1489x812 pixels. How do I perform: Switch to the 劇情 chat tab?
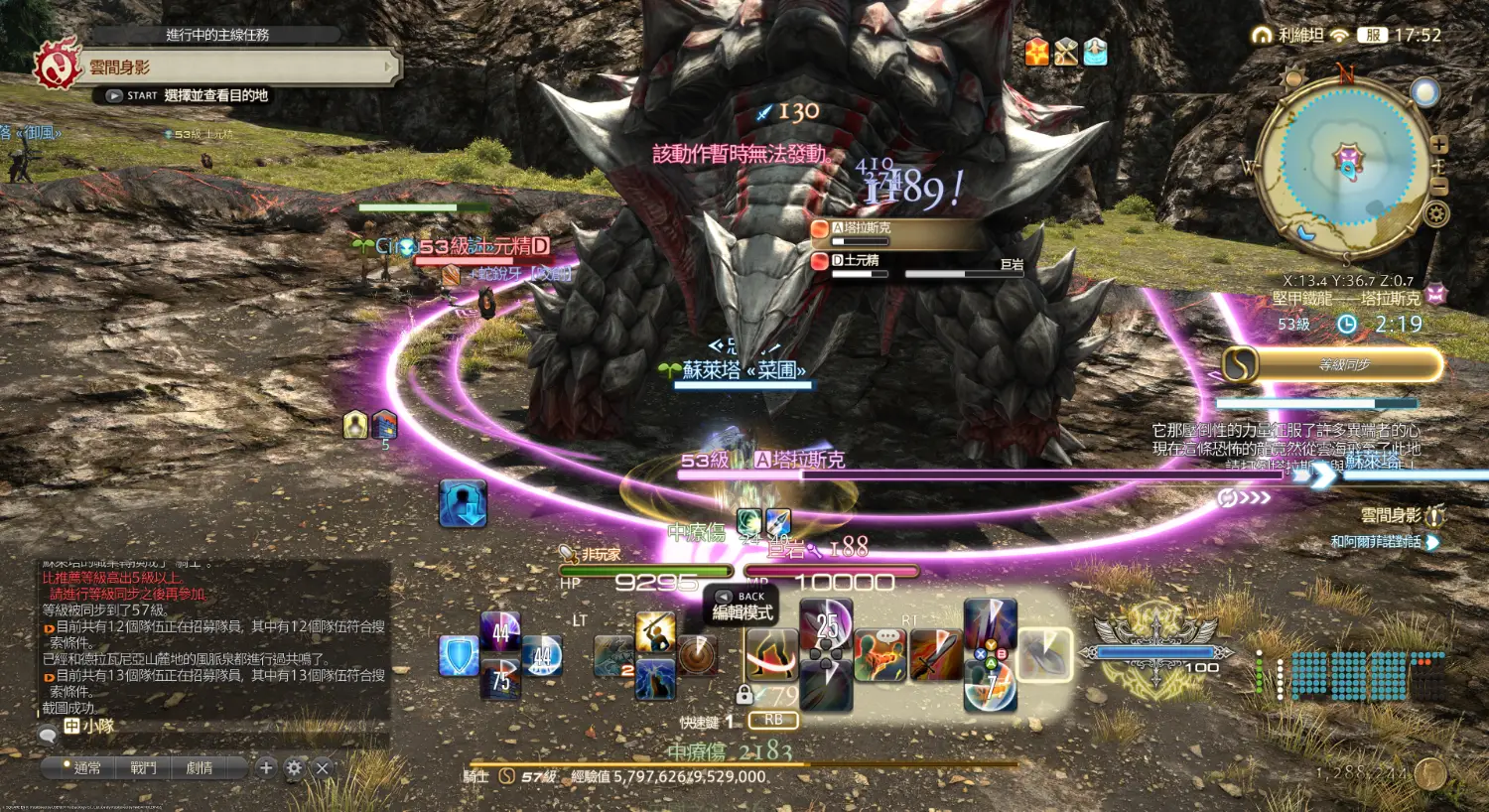pyautogui.click(x=200, y=767)
